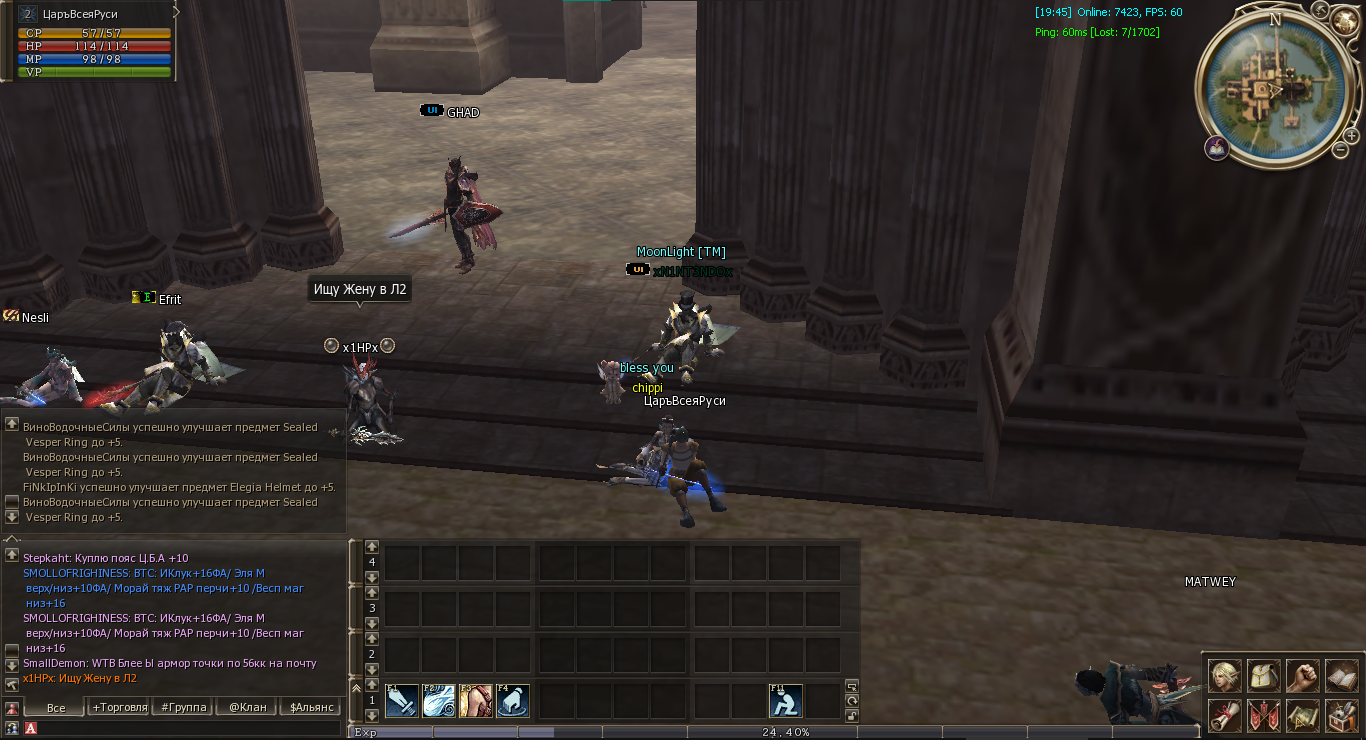Switch to the Все chat tab
The height and width of the screenshot is (740, 1366).
pyautogui.click(x=56, y=707)
